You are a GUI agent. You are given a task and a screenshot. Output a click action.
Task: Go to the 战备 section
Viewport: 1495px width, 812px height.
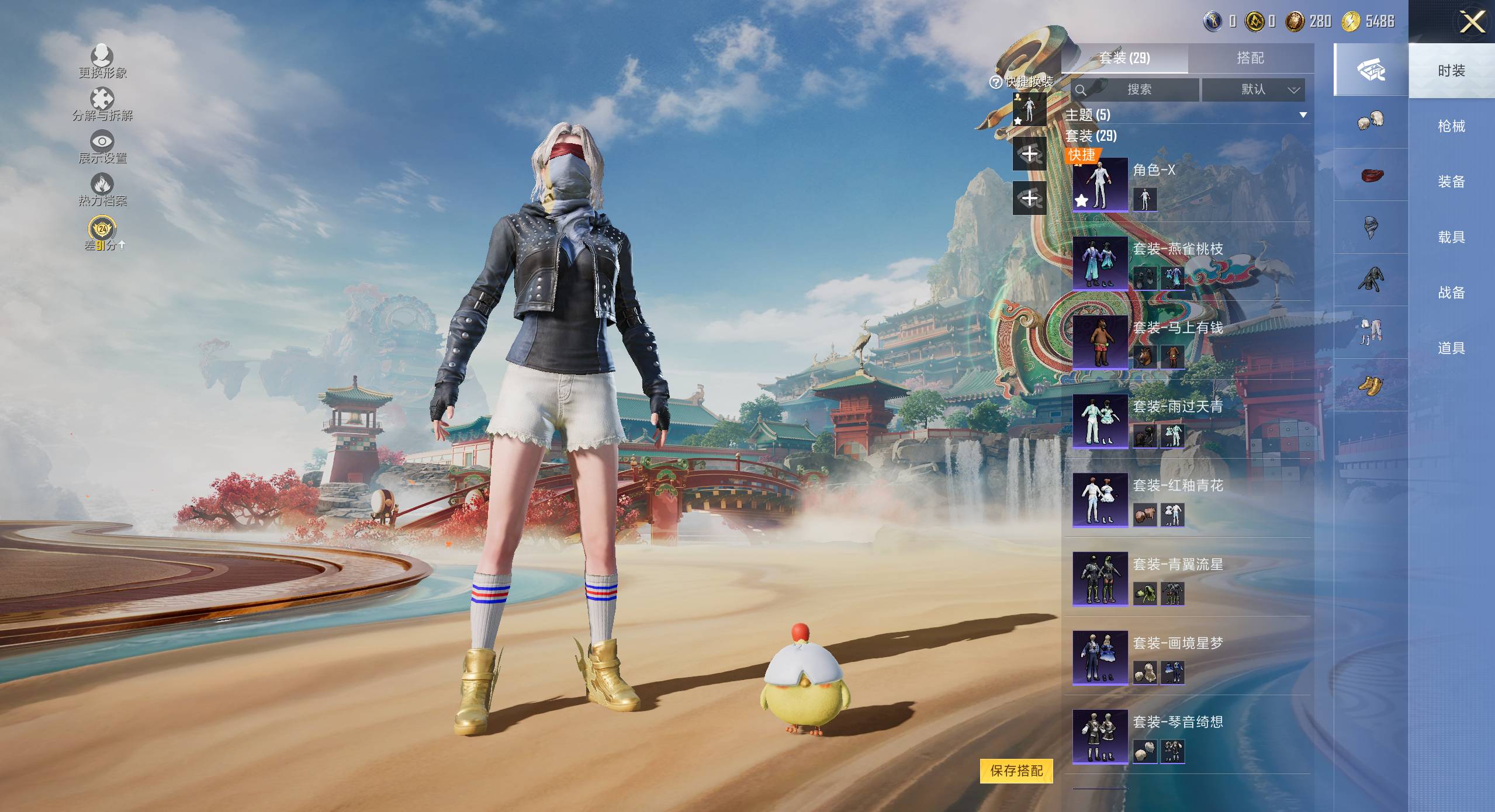pos(1451,293)
